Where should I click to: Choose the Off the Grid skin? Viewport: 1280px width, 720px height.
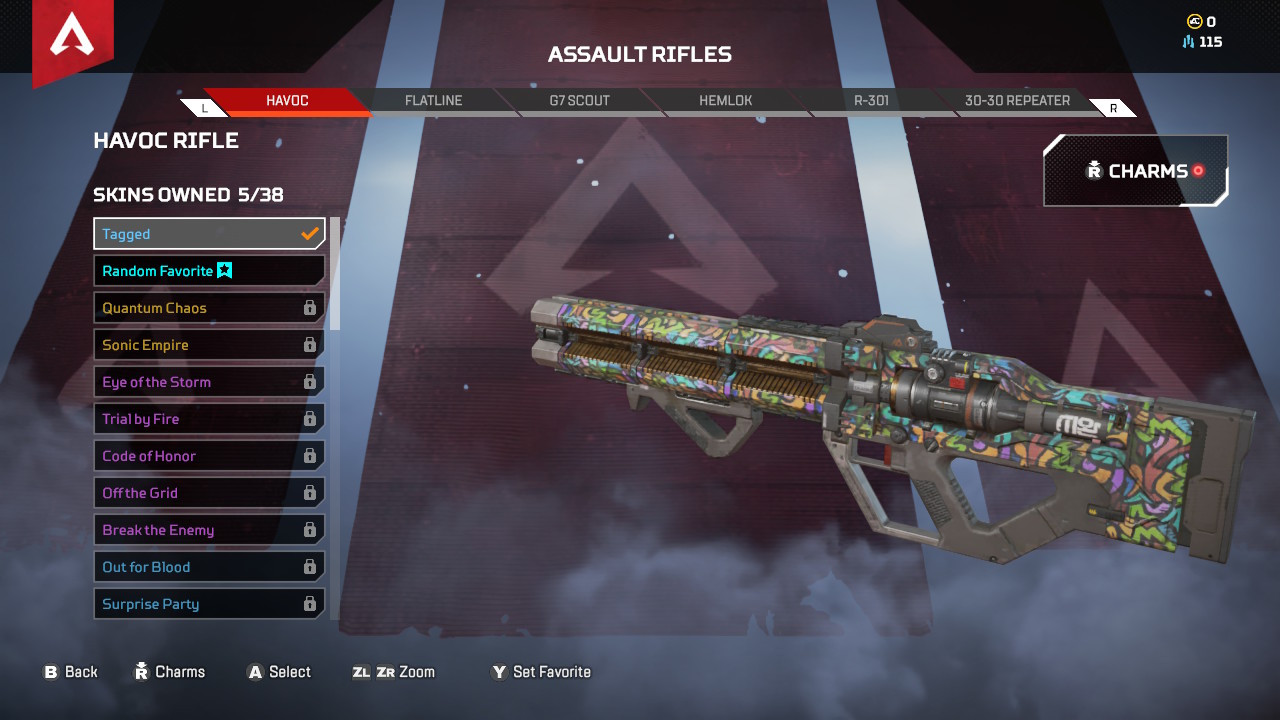[209, 493]
